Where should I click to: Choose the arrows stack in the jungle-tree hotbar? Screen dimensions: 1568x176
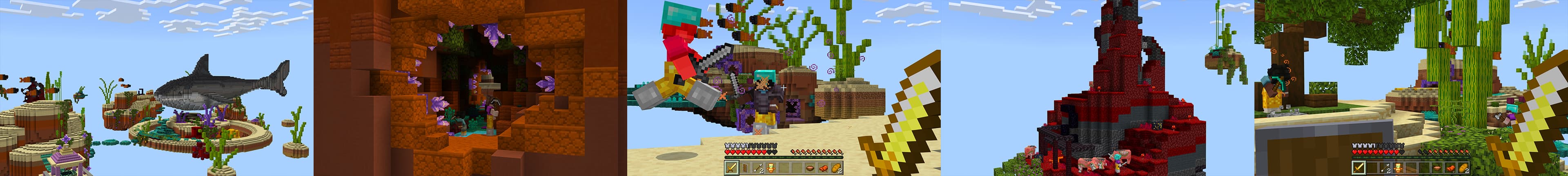1385,168
